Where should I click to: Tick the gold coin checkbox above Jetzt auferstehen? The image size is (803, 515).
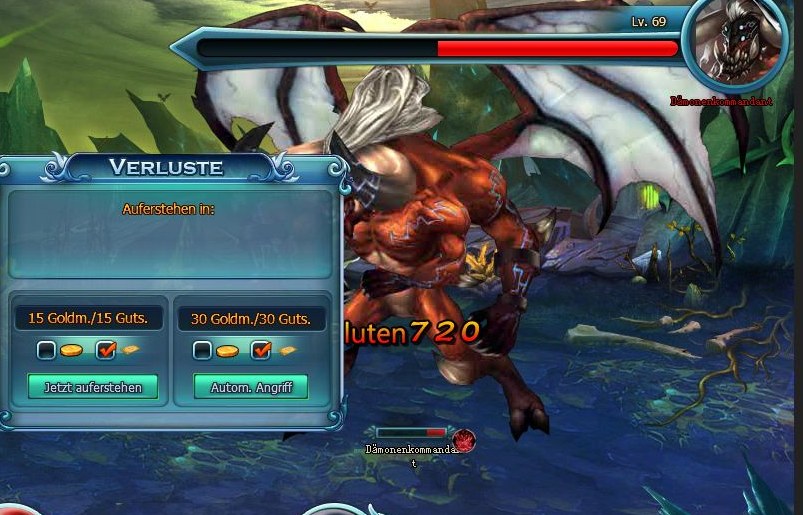[46, 350]
